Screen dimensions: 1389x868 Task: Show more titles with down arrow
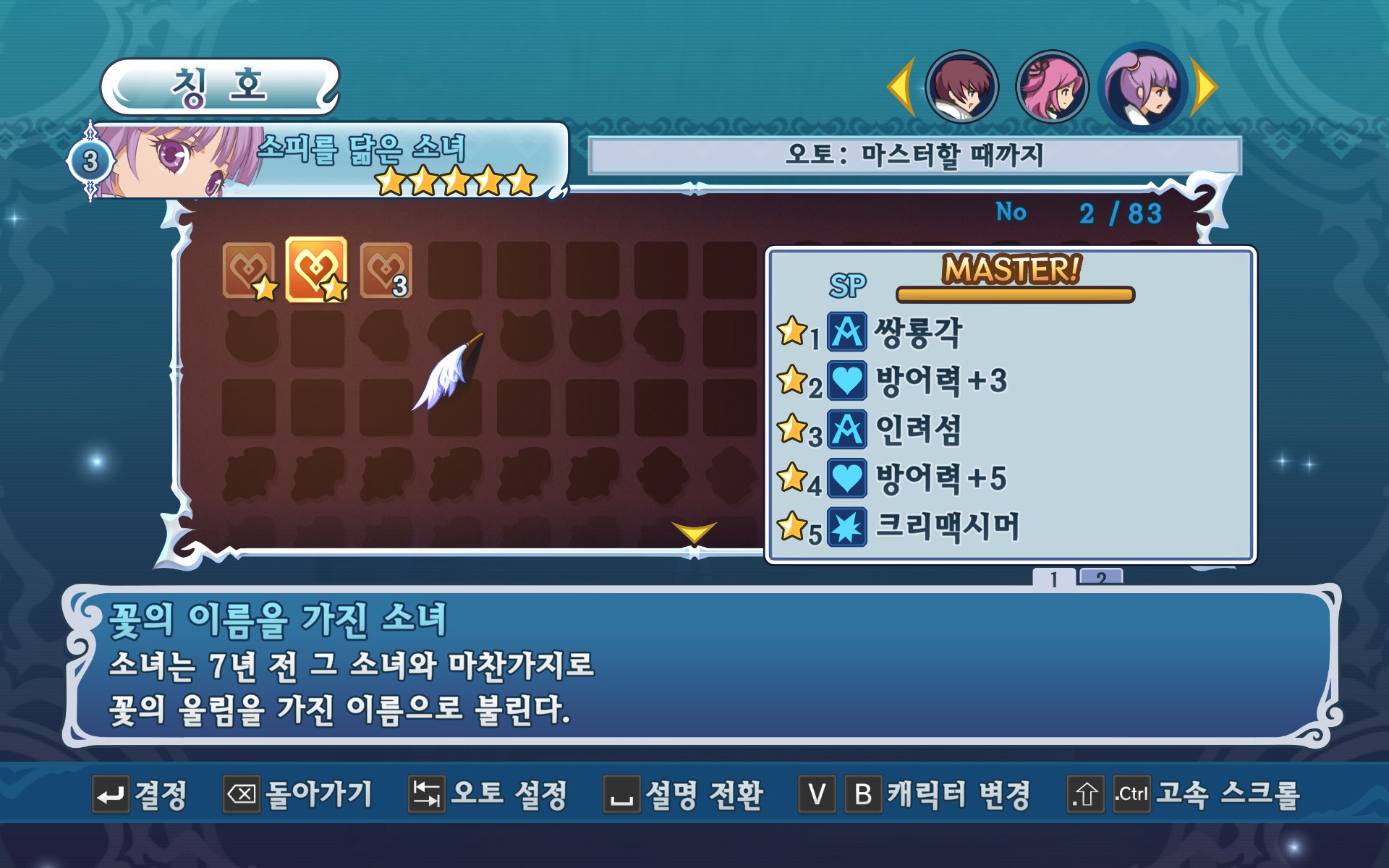(x=693, y=532)
